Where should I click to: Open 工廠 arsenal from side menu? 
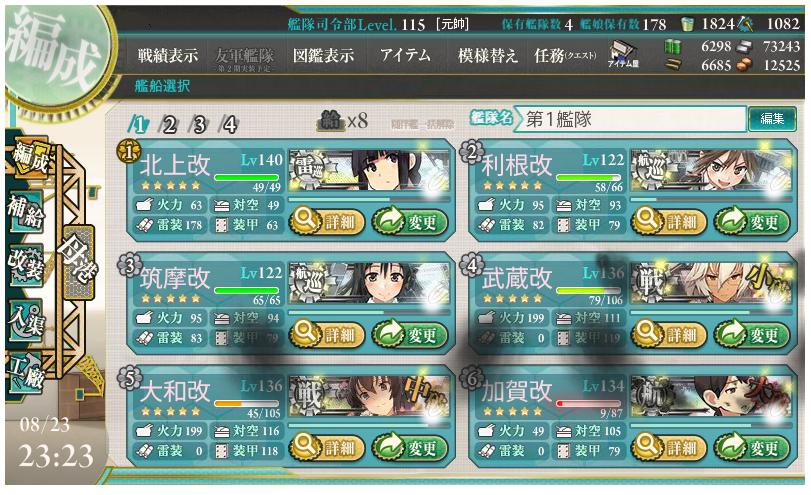point(24,372)
